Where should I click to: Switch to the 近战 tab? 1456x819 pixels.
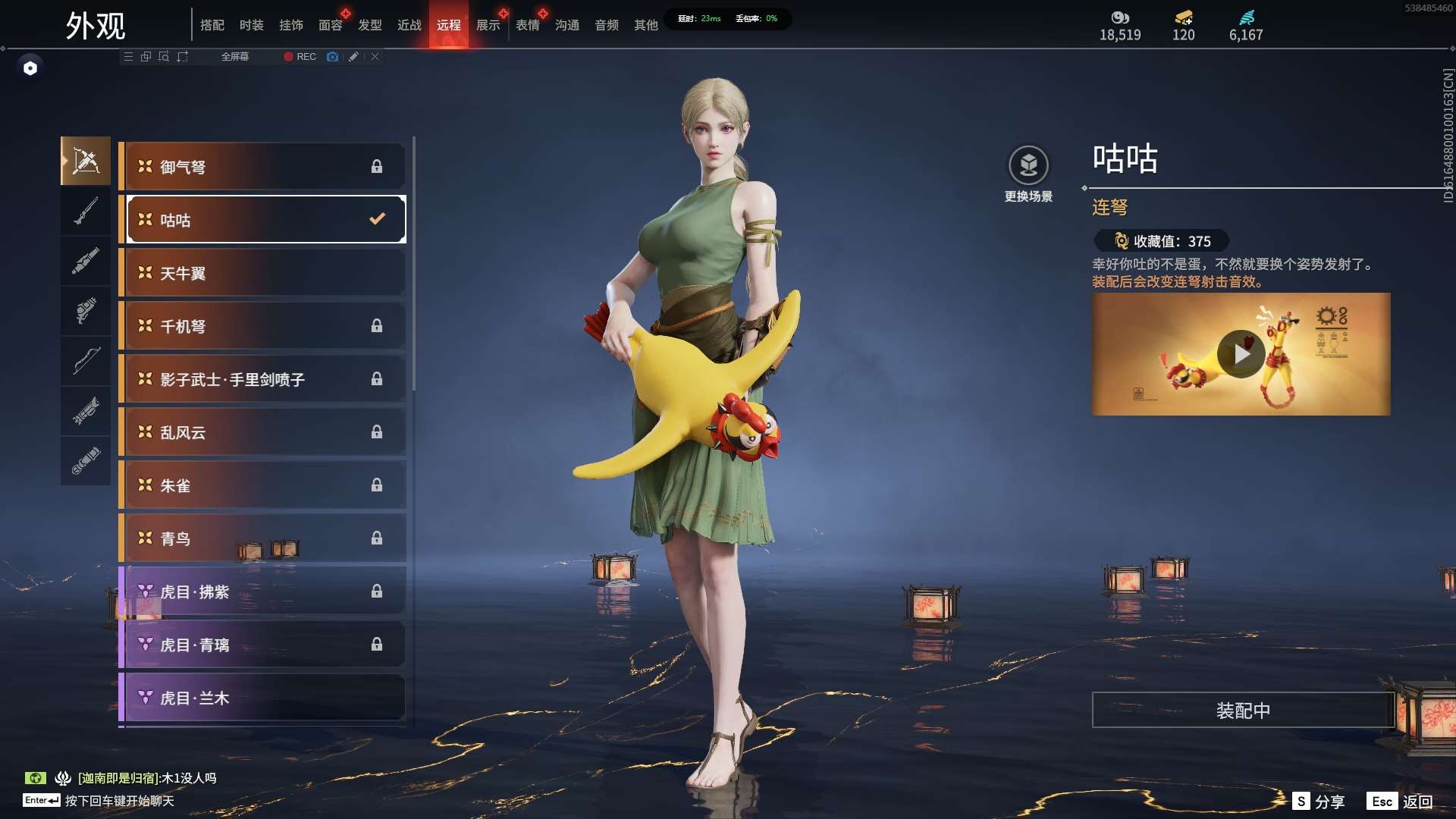[x=409, y=25]
